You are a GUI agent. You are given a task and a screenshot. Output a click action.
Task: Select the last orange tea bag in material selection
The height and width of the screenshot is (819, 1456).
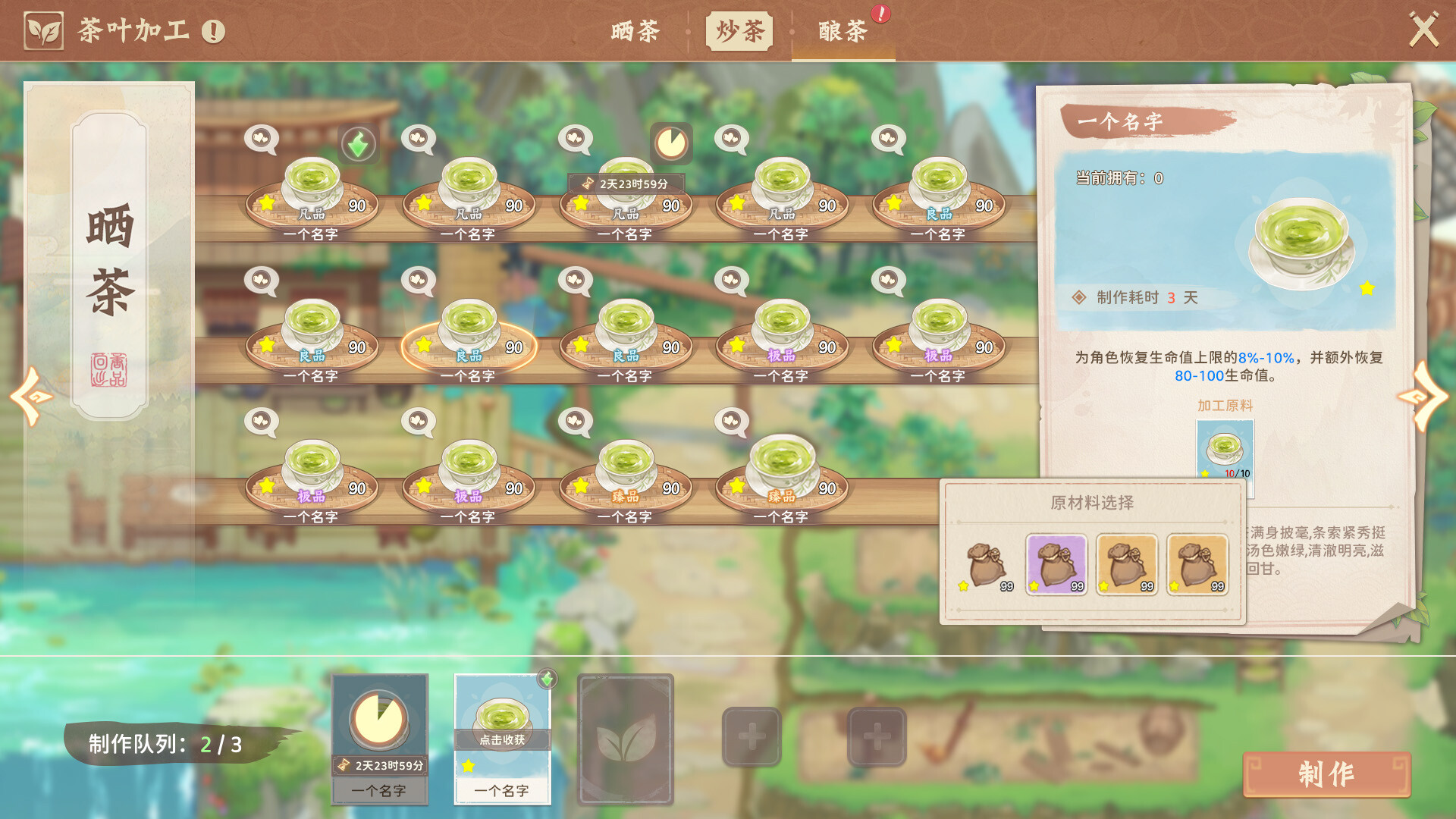[1197, 565]
